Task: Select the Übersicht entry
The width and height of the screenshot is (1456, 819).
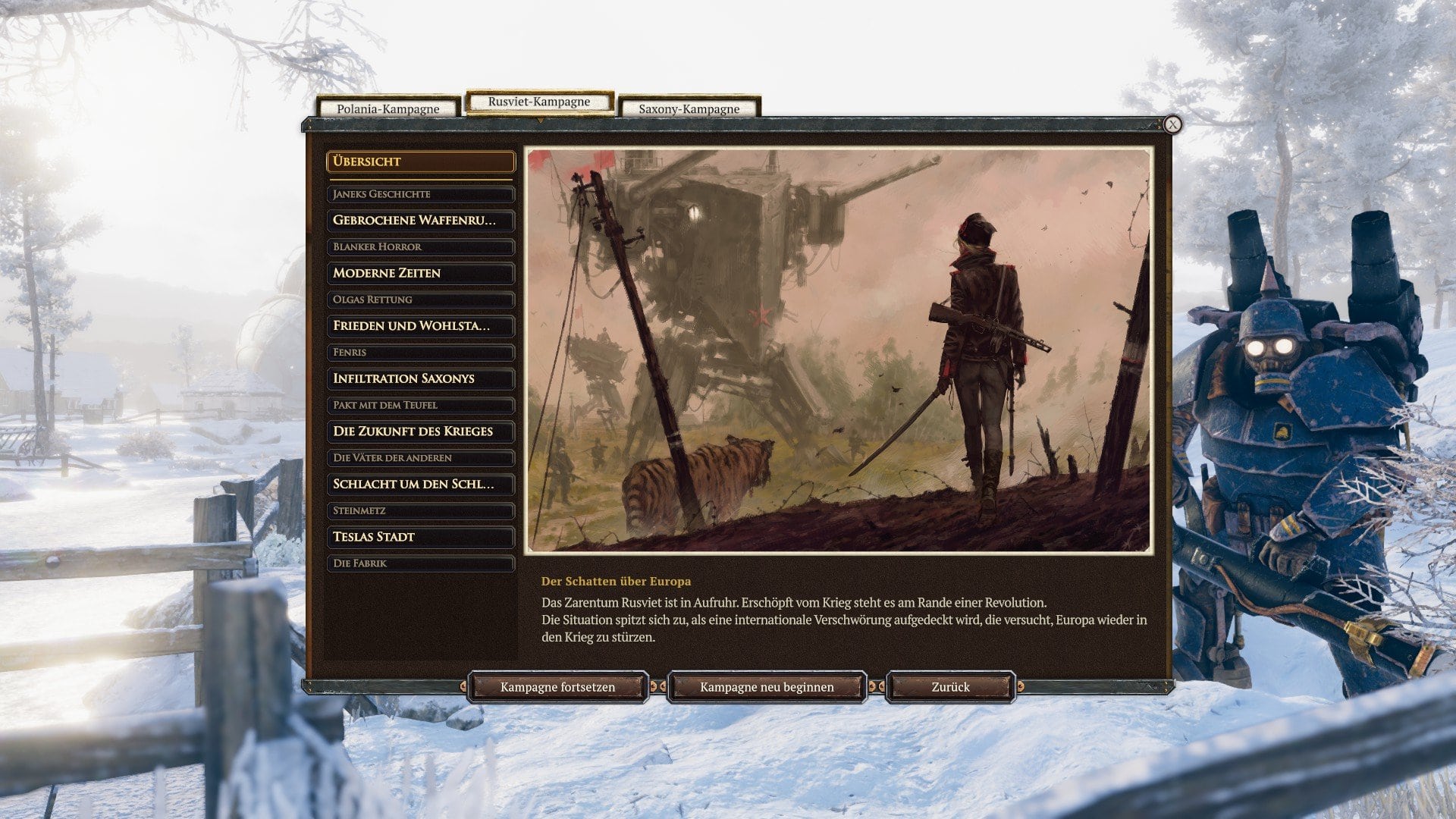Action: (x=420, y=162)
